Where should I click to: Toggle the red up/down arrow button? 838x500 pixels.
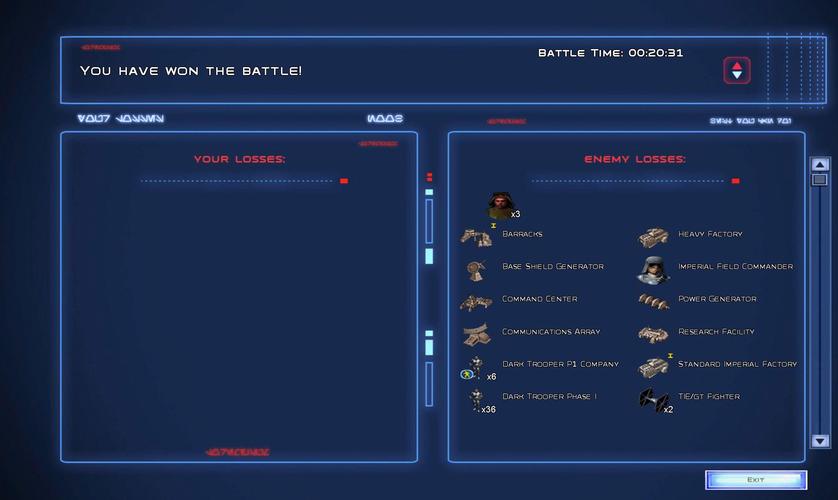click(x=737, y=70)
